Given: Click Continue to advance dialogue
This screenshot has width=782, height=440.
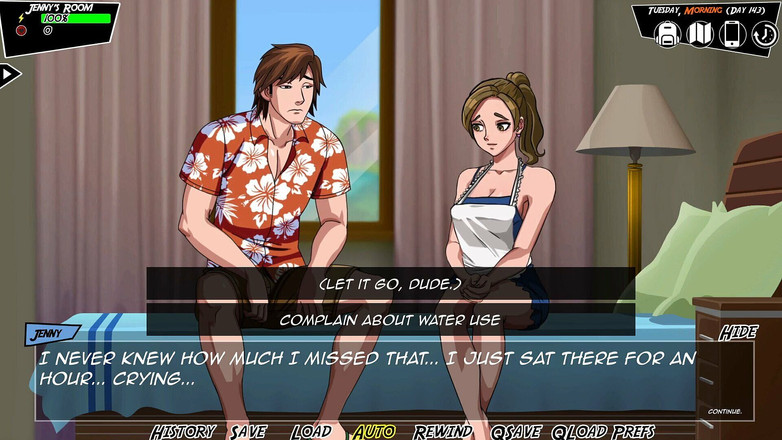Looking at the screenshot, I should pos(725,411).
